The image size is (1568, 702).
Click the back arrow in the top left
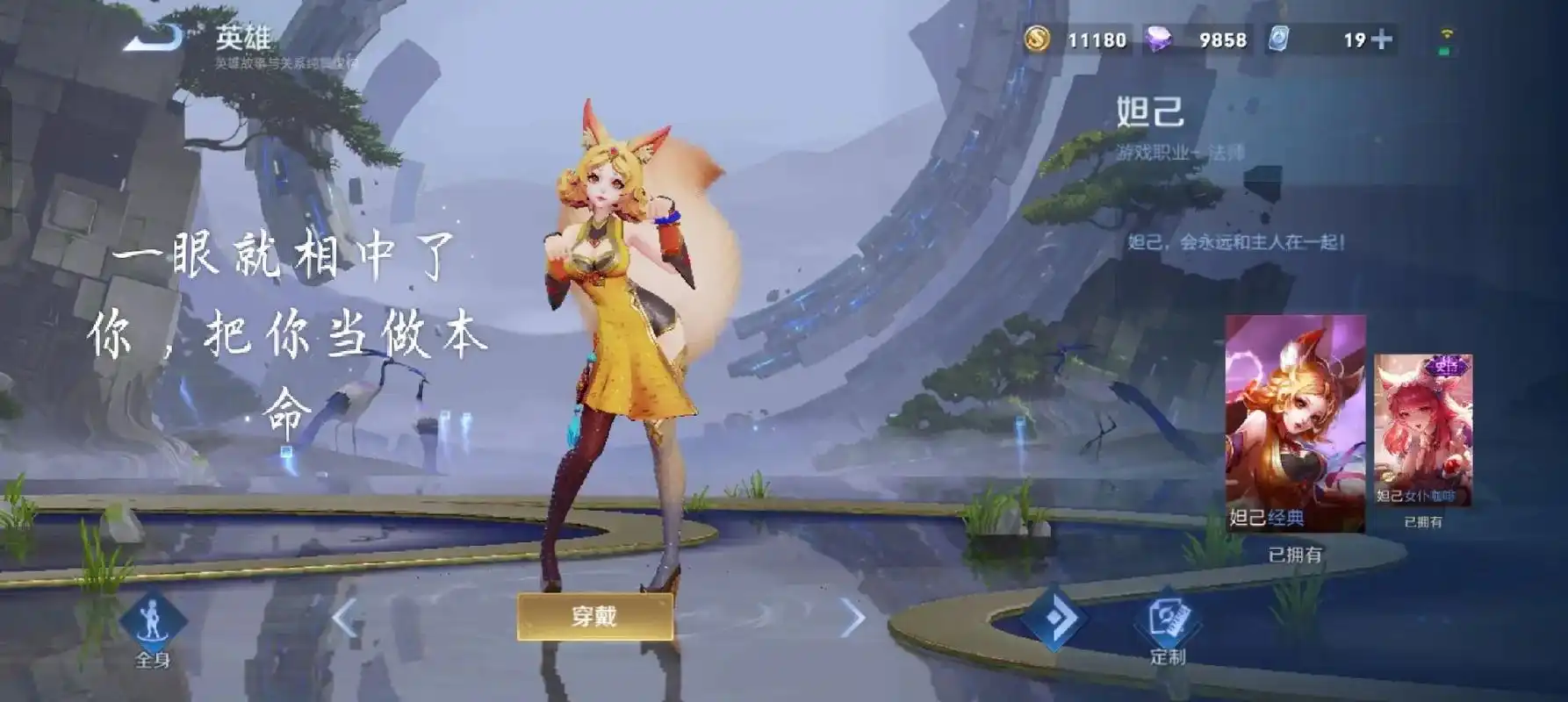click(154, 37)
